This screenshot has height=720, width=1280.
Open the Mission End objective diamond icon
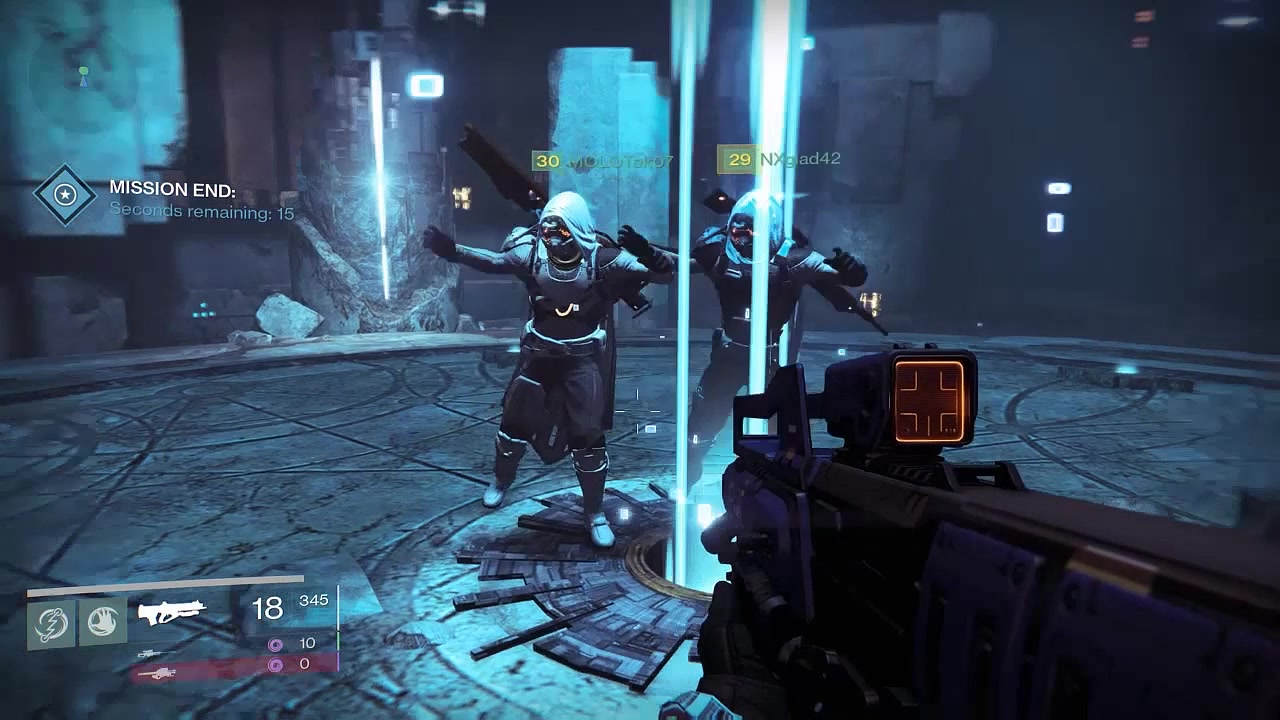65,194
